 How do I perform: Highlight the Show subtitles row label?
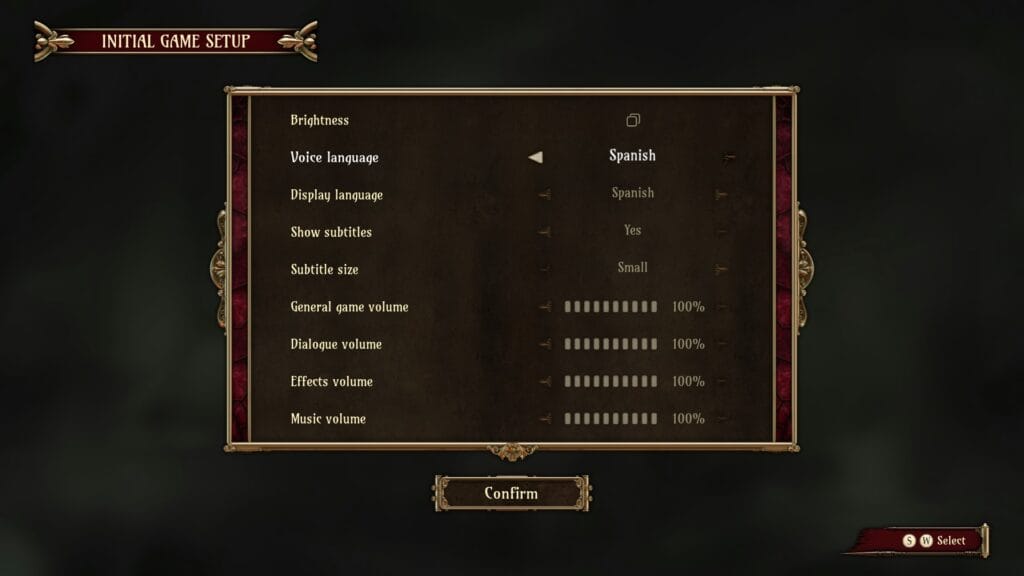pyautogui.click(x=331, y=232)
